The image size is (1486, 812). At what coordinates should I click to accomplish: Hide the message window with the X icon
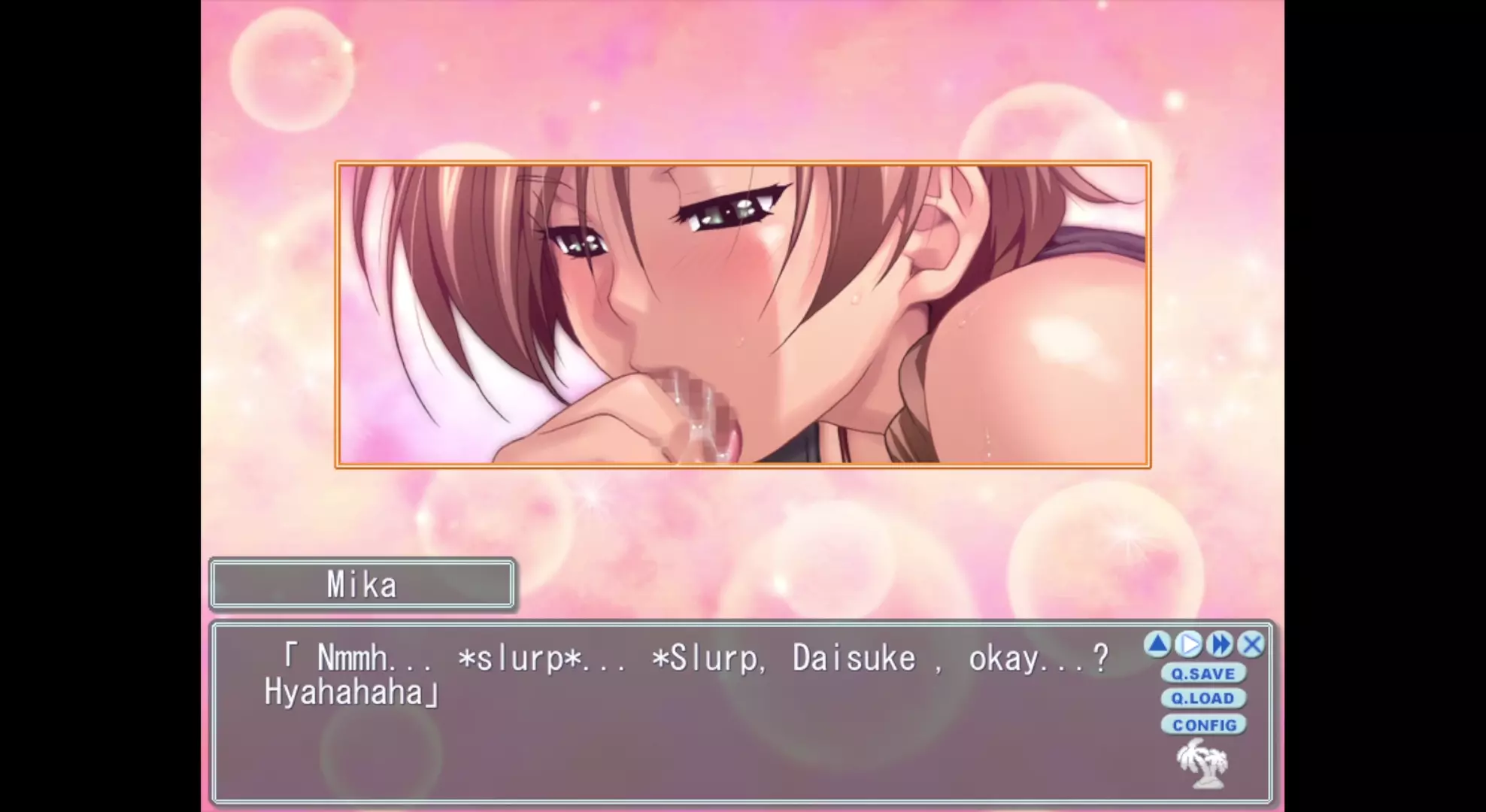pyautogui.click(x=1252, y=644)
